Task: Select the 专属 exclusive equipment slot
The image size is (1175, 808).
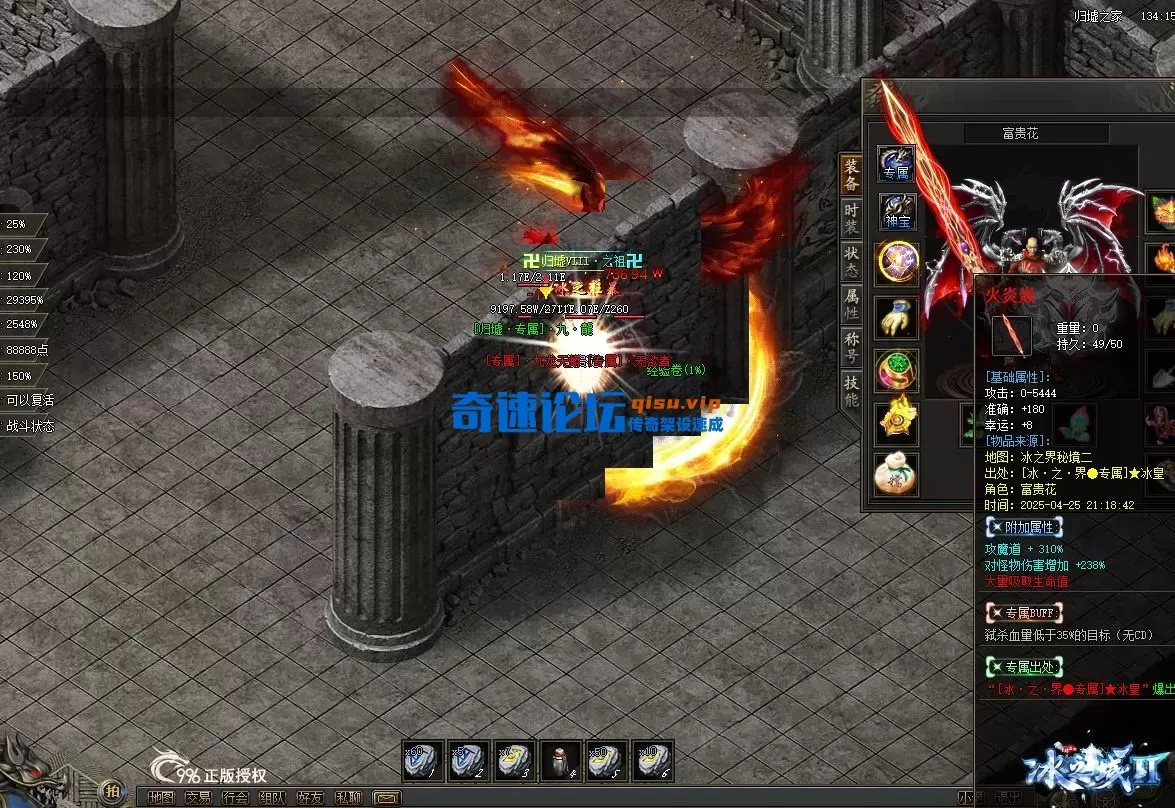Action: pos(896,163)
